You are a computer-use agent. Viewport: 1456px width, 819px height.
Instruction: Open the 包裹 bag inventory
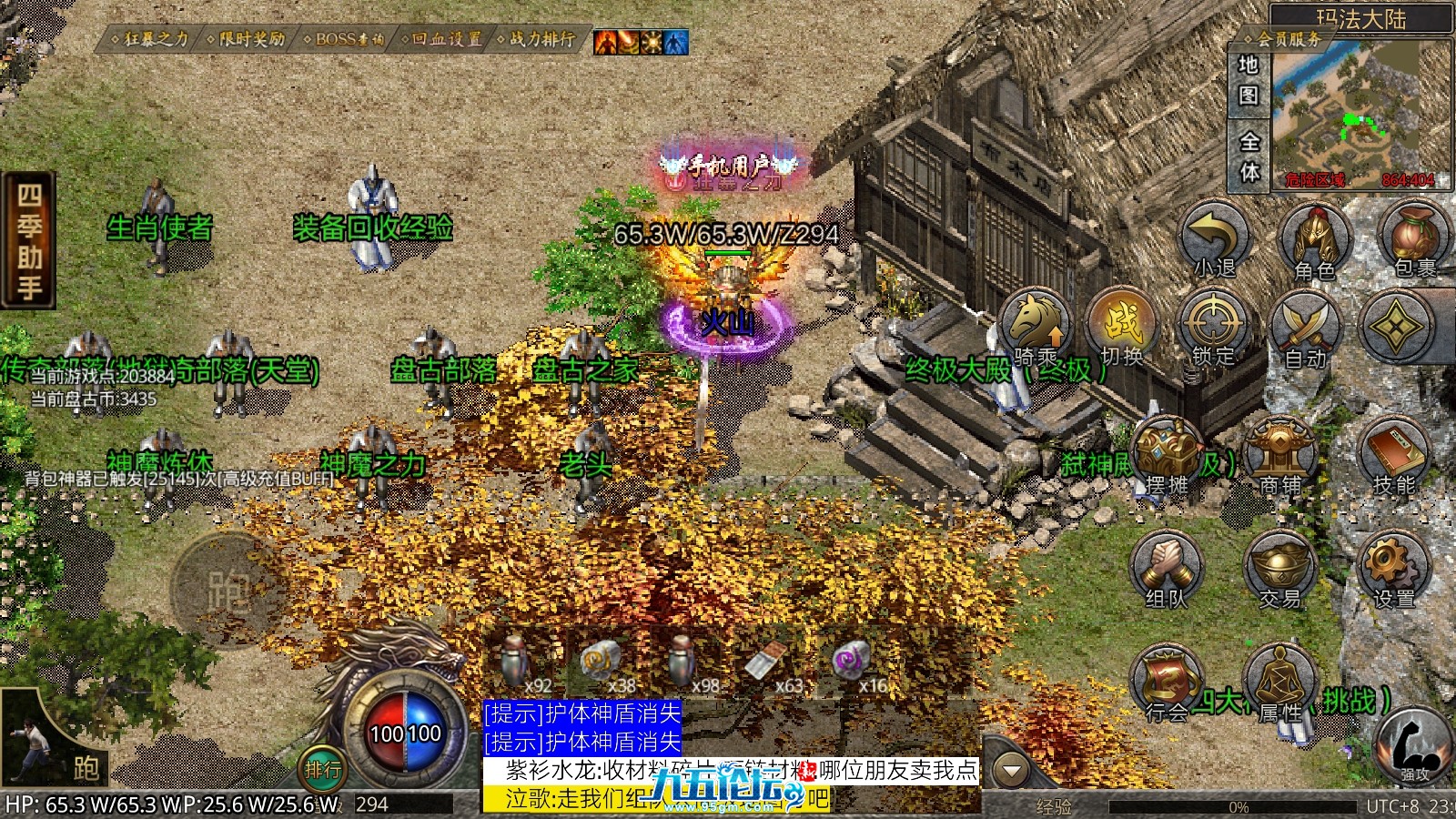tap(1413, 239)
